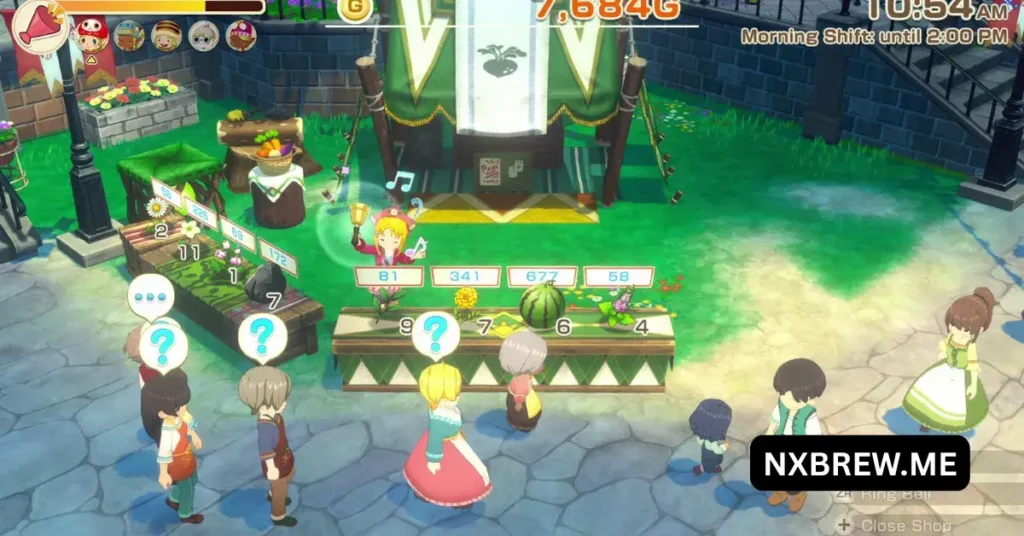Select the blonde striped-beanie character portrait
The width and height of the screenshot is (1024, 536).
click(x=167, y=36)
